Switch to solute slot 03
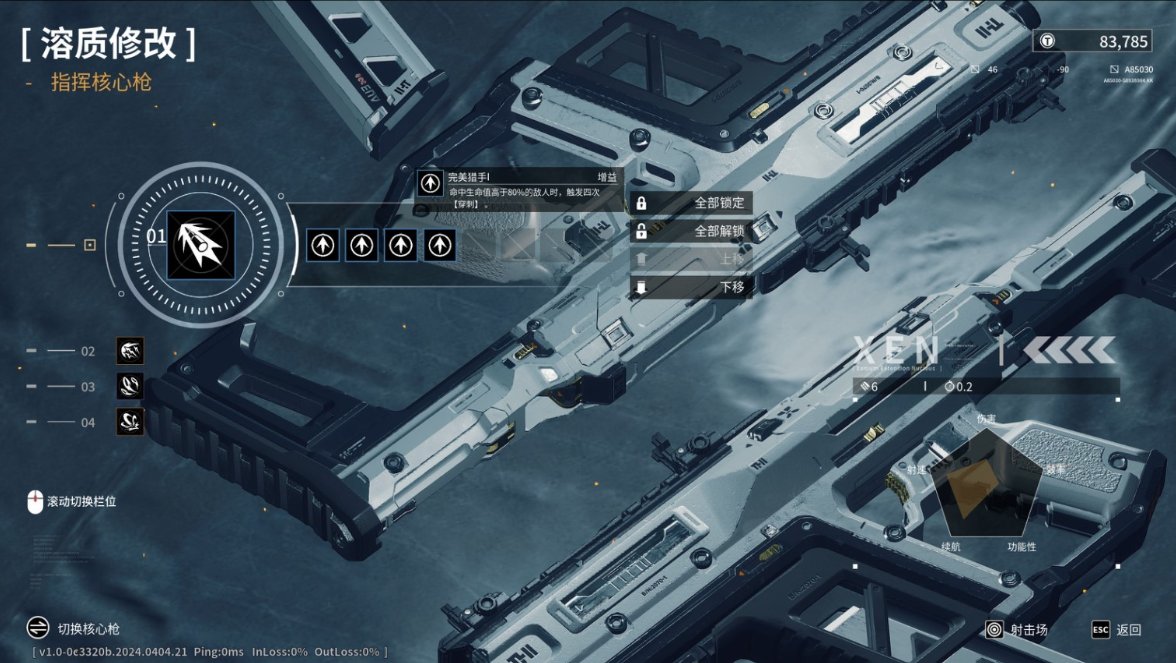 [130, 386]
